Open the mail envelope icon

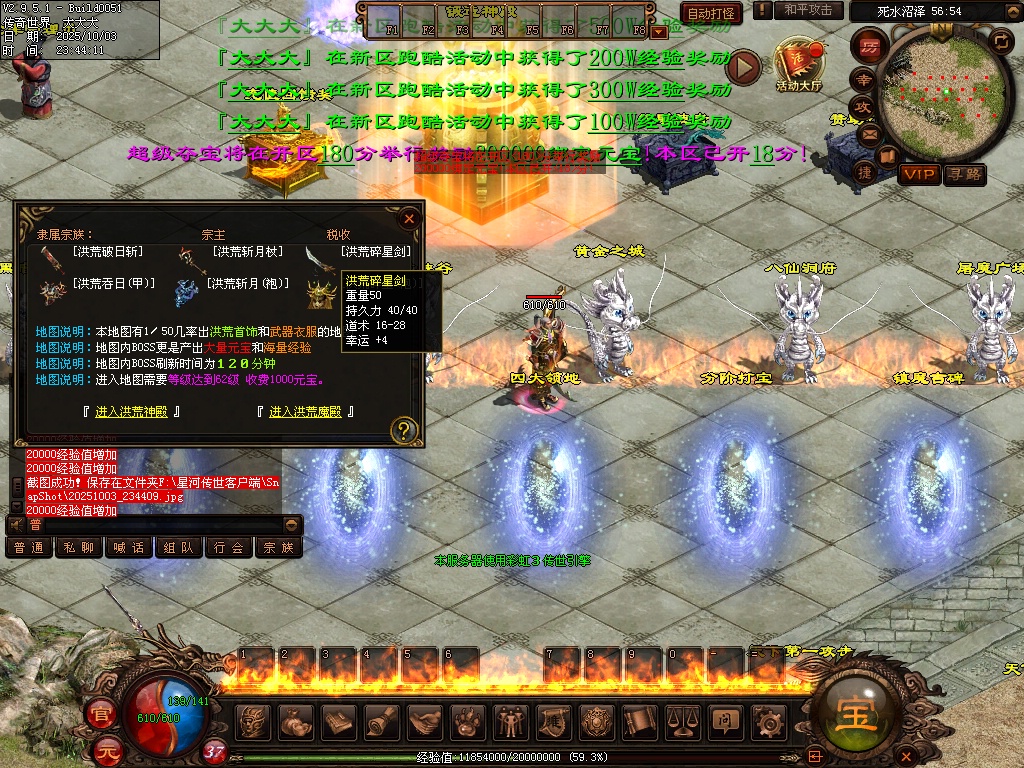(x=866, y=133)
